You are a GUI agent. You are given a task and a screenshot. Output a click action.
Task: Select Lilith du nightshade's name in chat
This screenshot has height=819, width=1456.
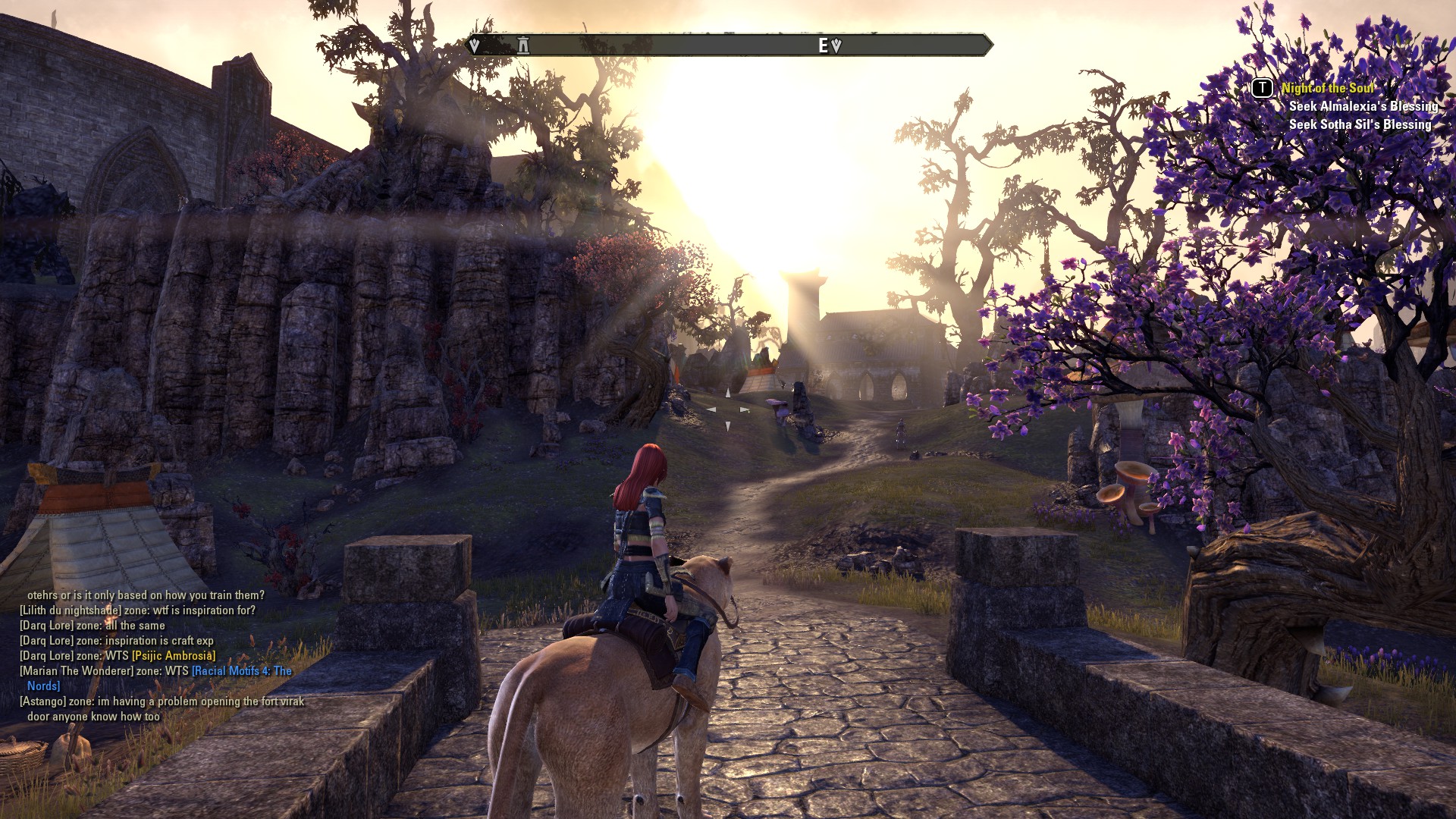(x=71, y=610)
